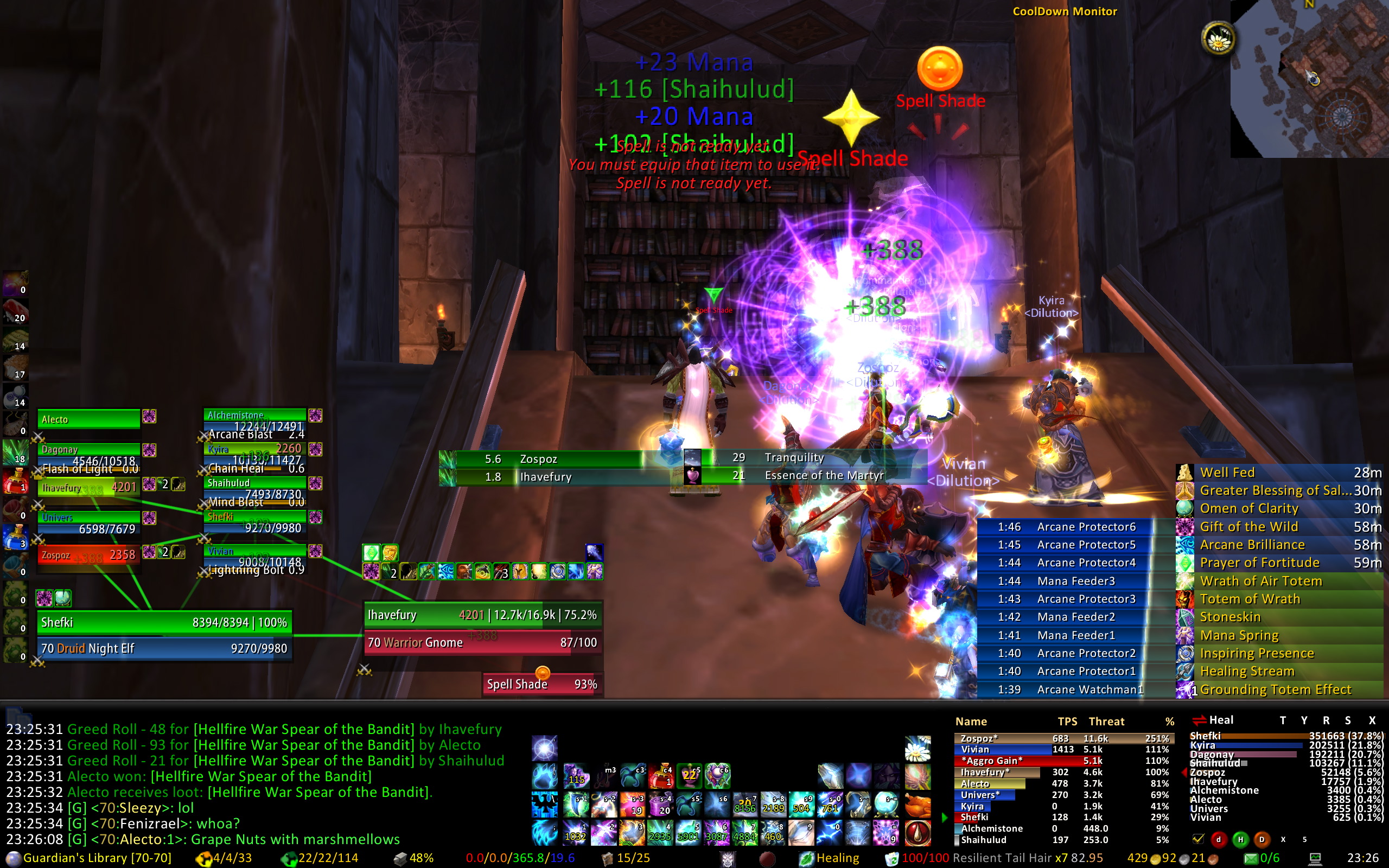Select the Gift of the Wild buff
The width and height of the screenshot is (1389, 868).
click(1279, 526)
